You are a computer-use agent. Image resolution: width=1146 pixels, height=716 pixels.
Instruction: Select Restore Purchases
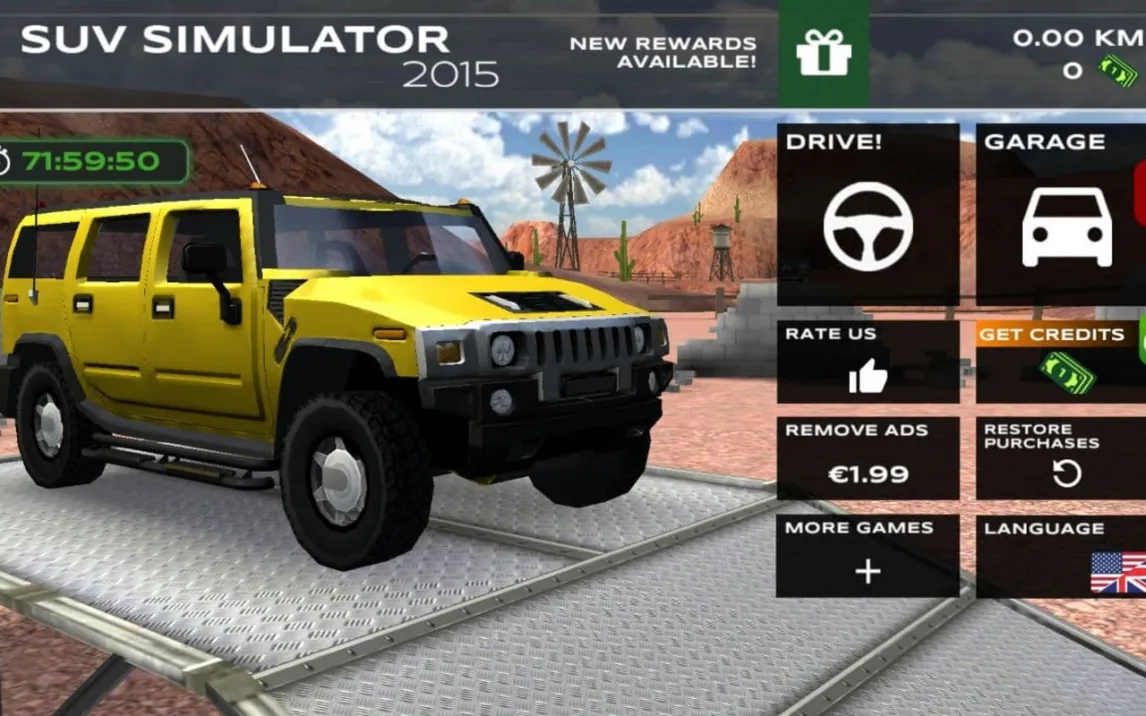(x=1060, y=458)
